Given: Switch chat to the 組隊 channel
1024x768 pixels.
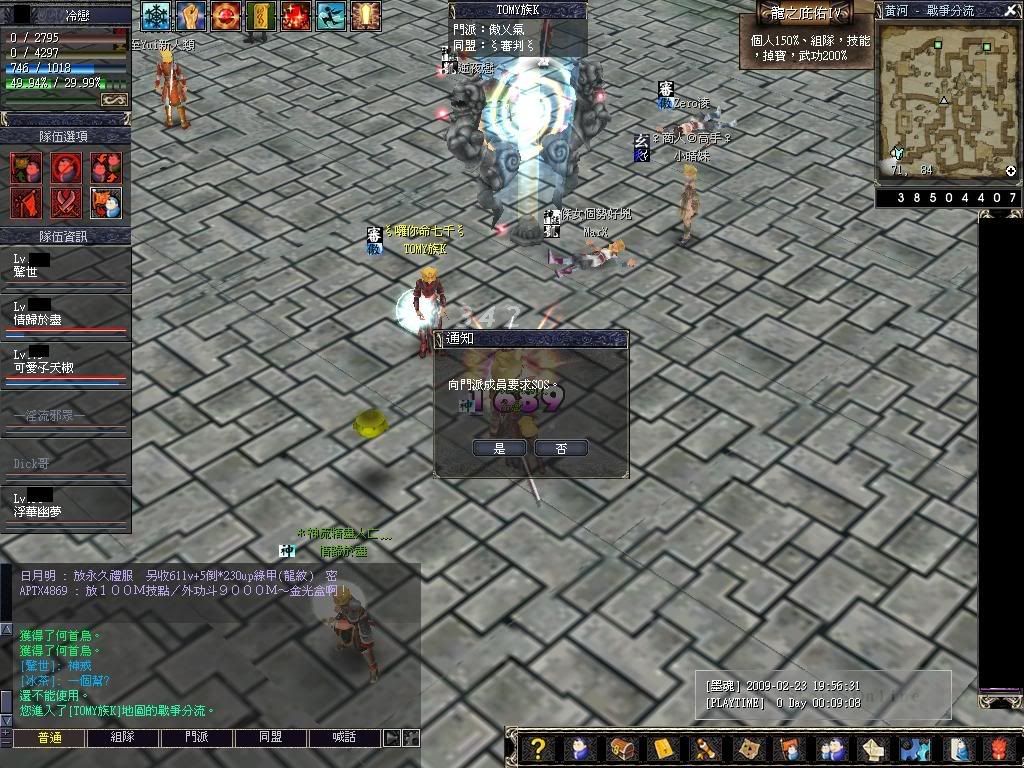Looking at the screenshot, I should pos(123,738).
